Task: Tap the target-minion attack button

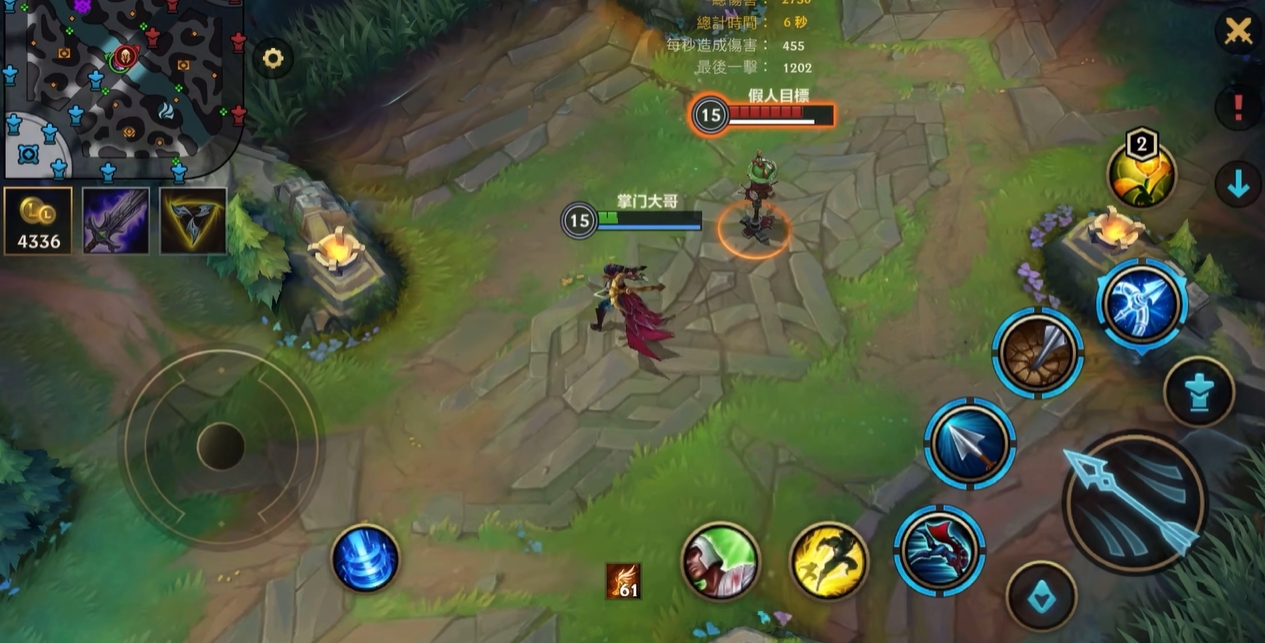Action: pos(1041,596)
